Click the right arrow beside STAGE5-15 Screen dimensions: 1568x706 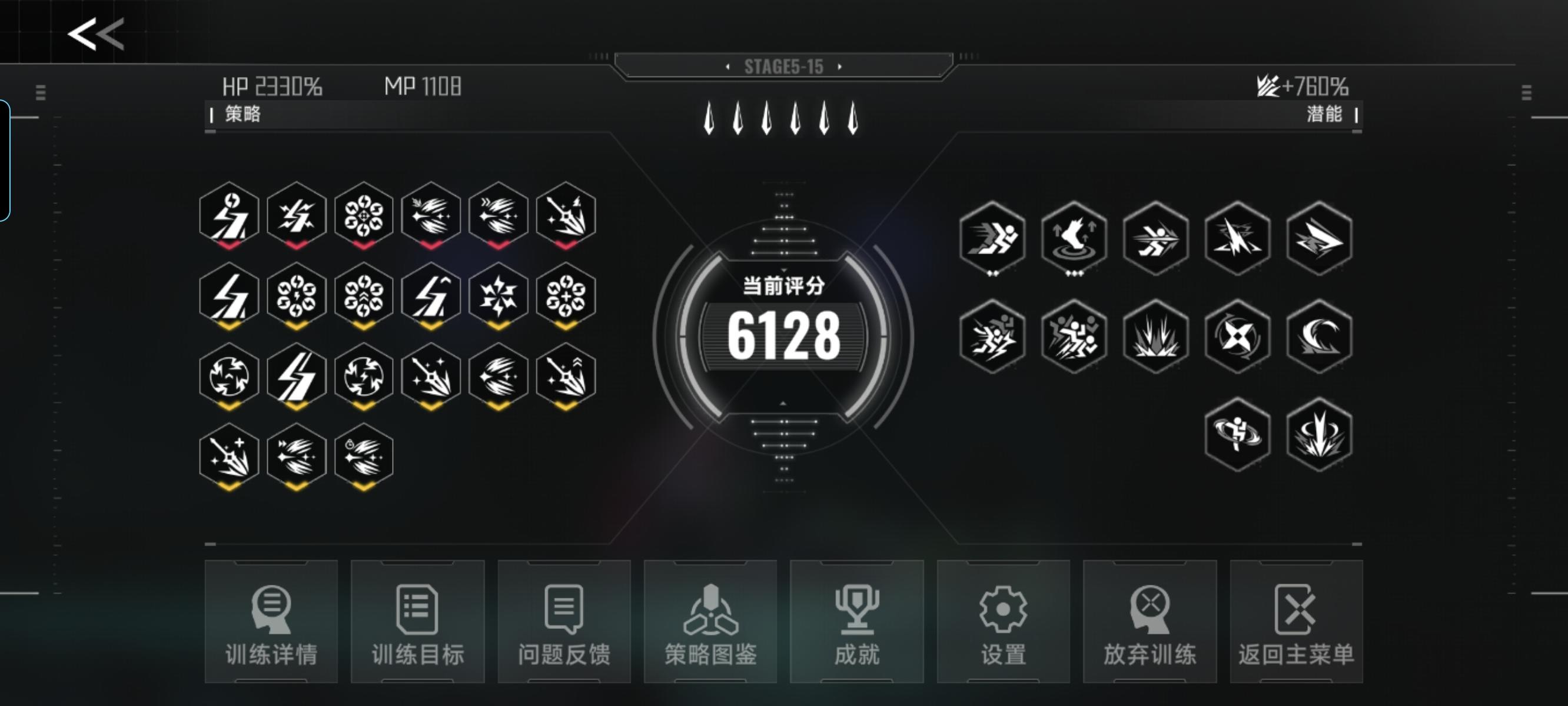click(841, 68)
